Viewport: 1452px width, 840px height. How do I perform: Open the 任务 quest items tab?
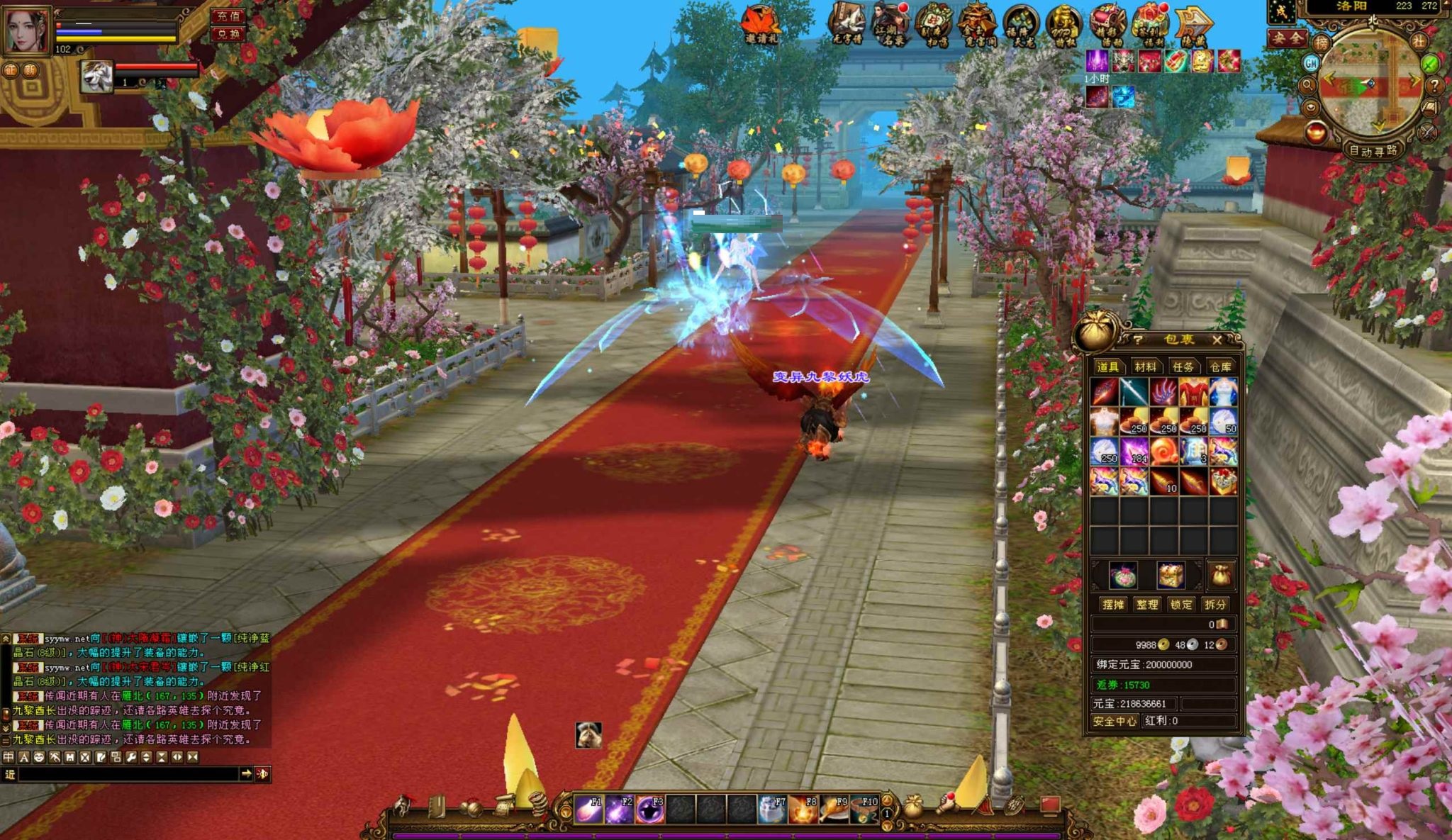tap(1183, 366)
